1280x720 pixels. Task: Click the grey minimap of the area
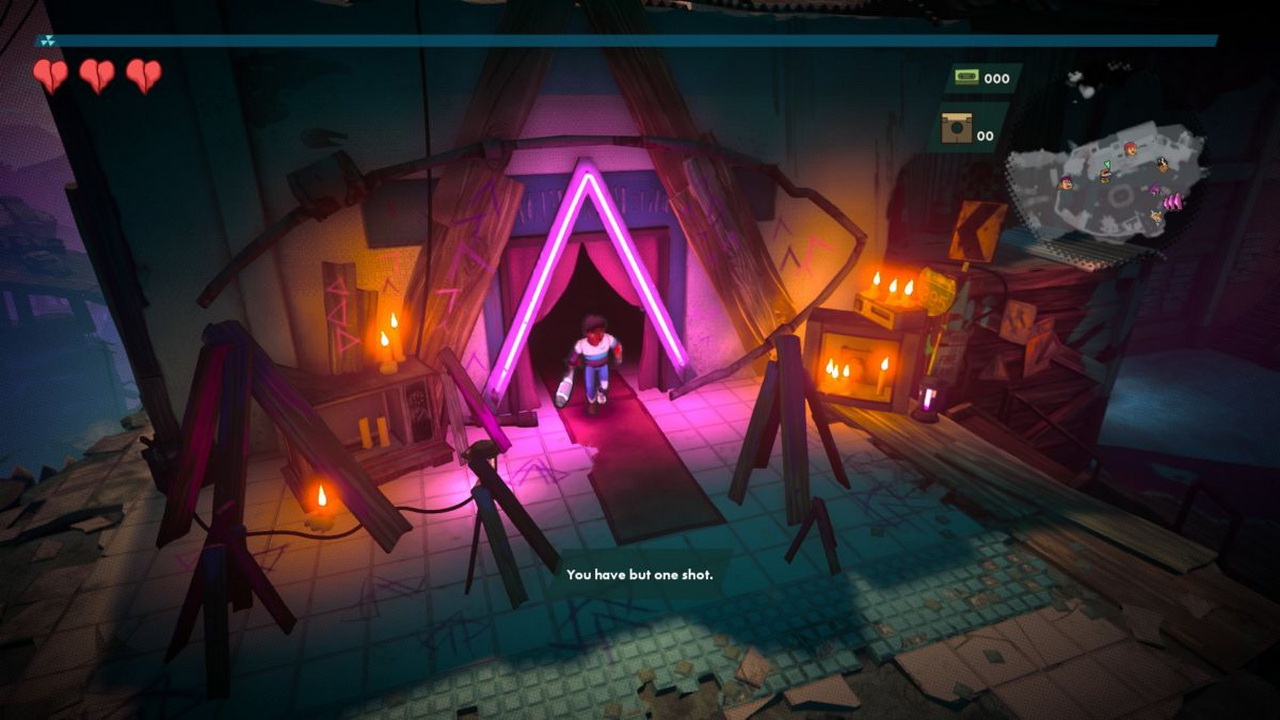[x=1105, y=180]
